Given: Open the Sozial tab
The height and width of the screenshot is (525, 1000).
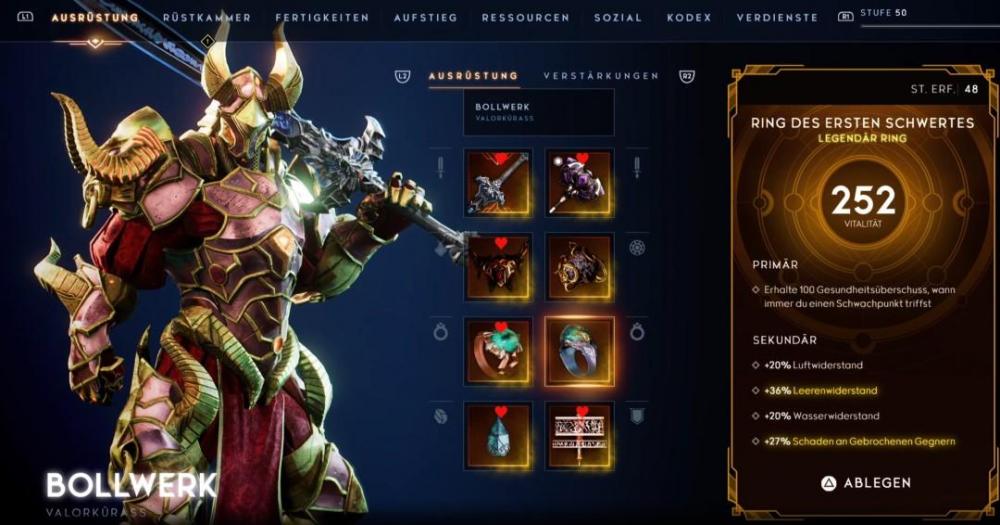Looking at the screenshot, I should pyautogui.click(x=618, y=18).
